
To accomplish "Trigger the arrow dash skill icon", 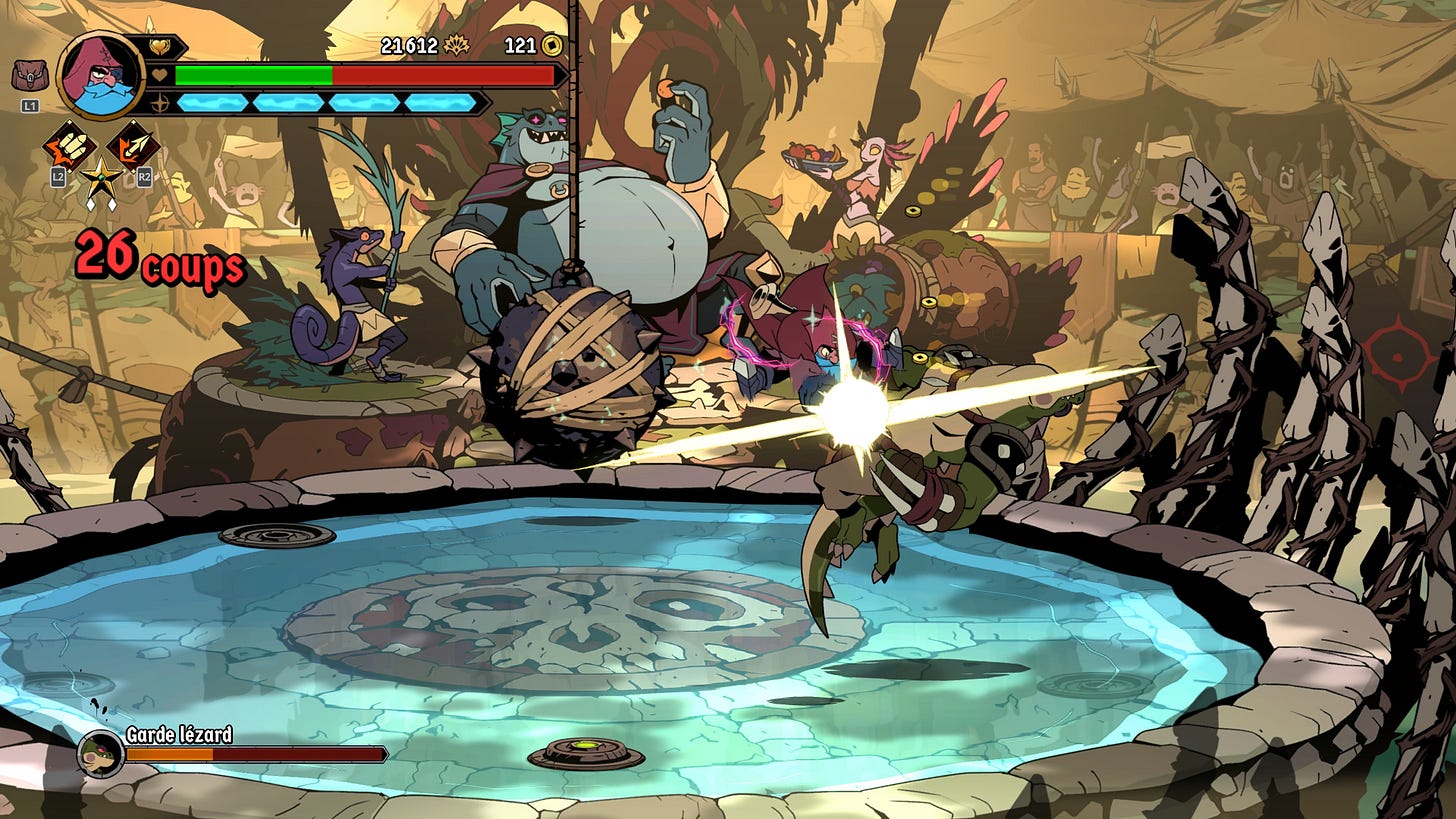I will (133, 146).
